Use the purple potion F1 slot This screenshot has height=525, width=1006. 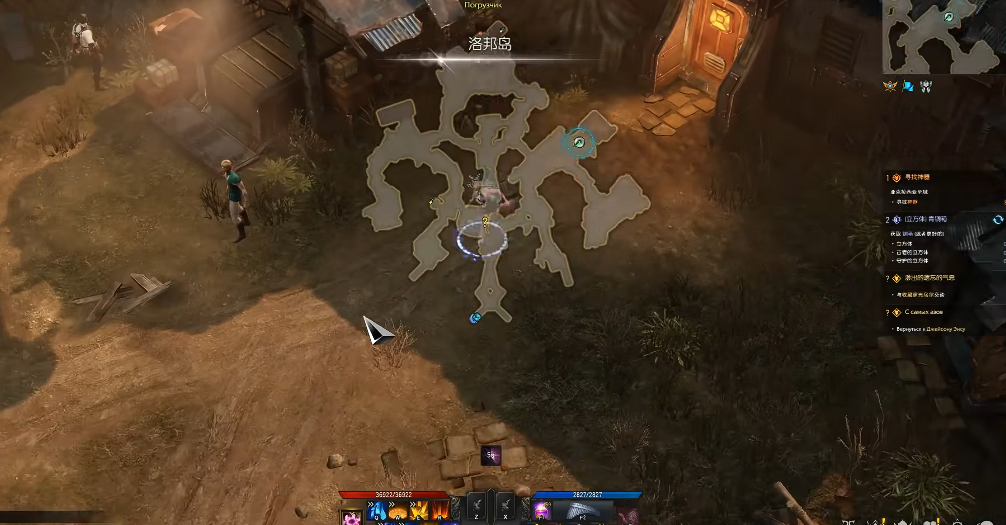pyautogui.click(x=543, y=512)
